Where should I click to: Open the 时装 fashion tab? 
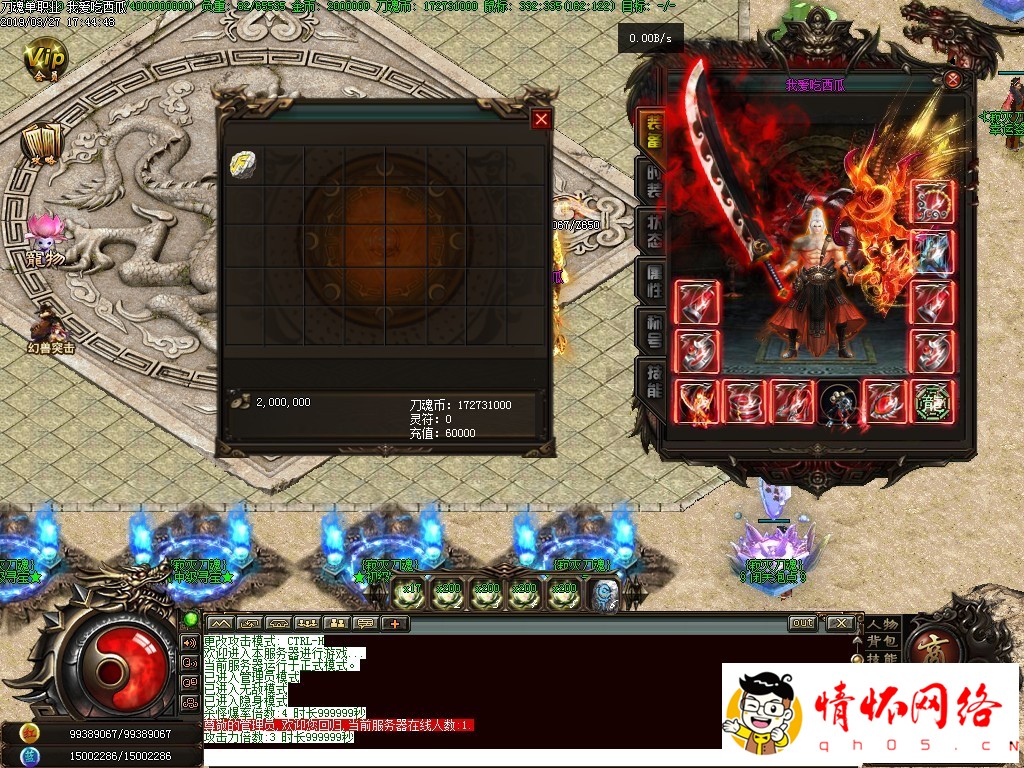point(650,182)
